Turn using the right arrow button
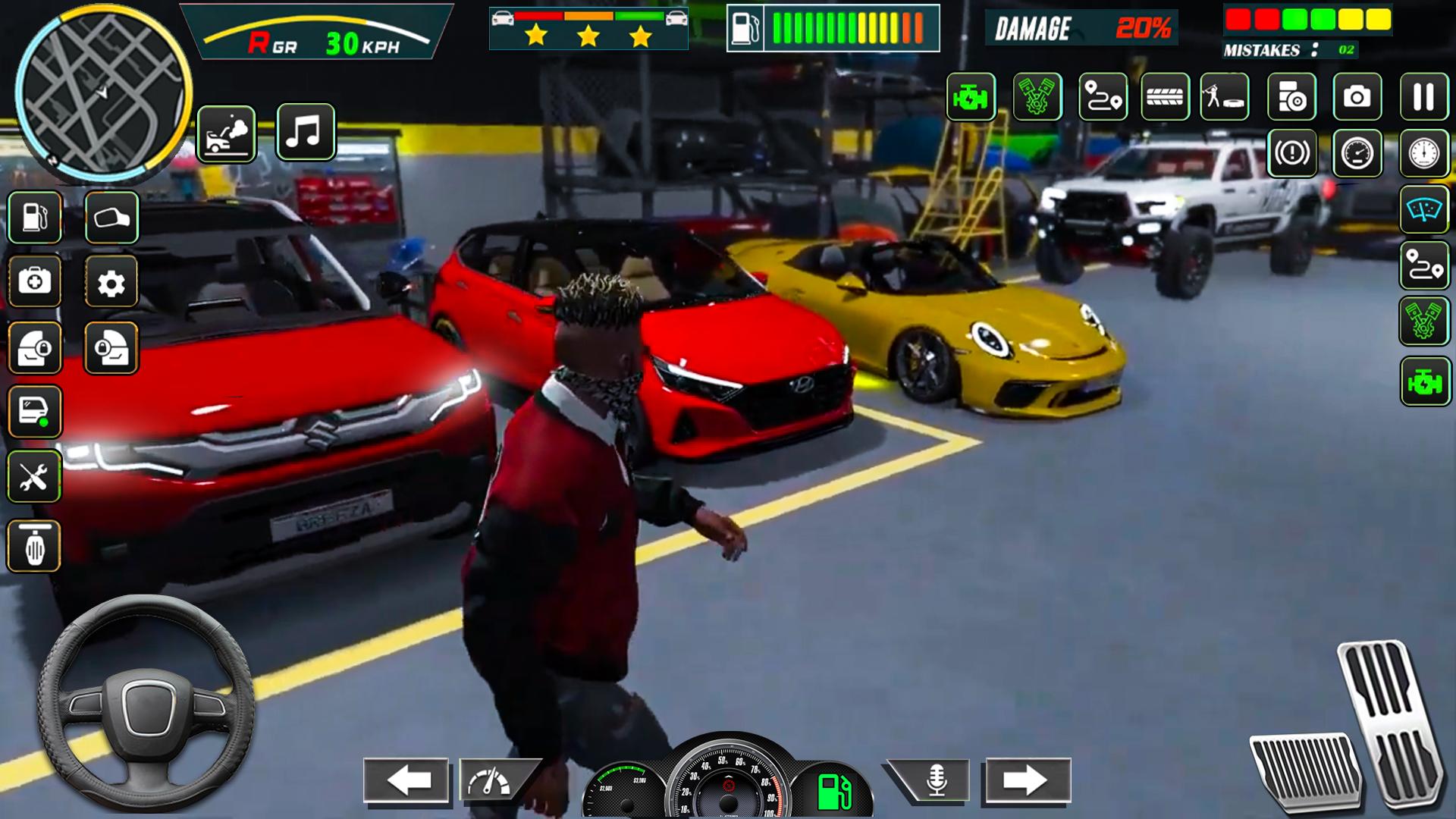 [1028, 780]
